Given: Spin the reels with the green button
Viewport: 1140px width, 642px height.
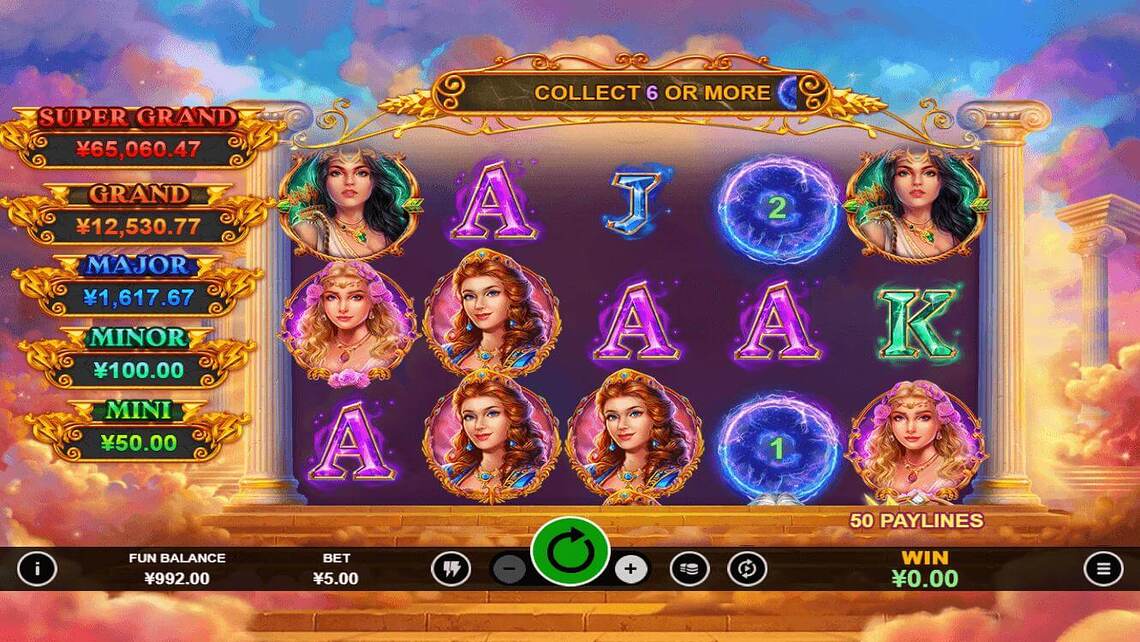Looking at the screenshot, I should (x=570, y=551).
